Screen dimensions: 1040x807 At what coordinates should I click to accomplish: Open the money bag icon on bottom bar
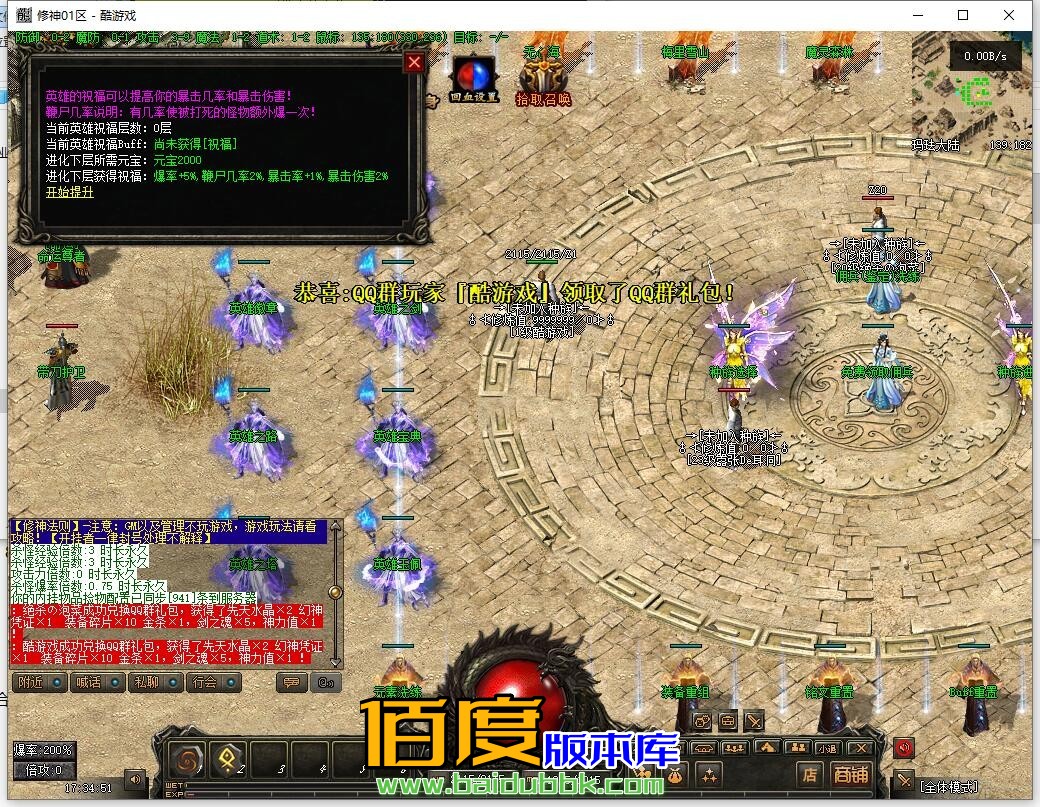(676, 775)
